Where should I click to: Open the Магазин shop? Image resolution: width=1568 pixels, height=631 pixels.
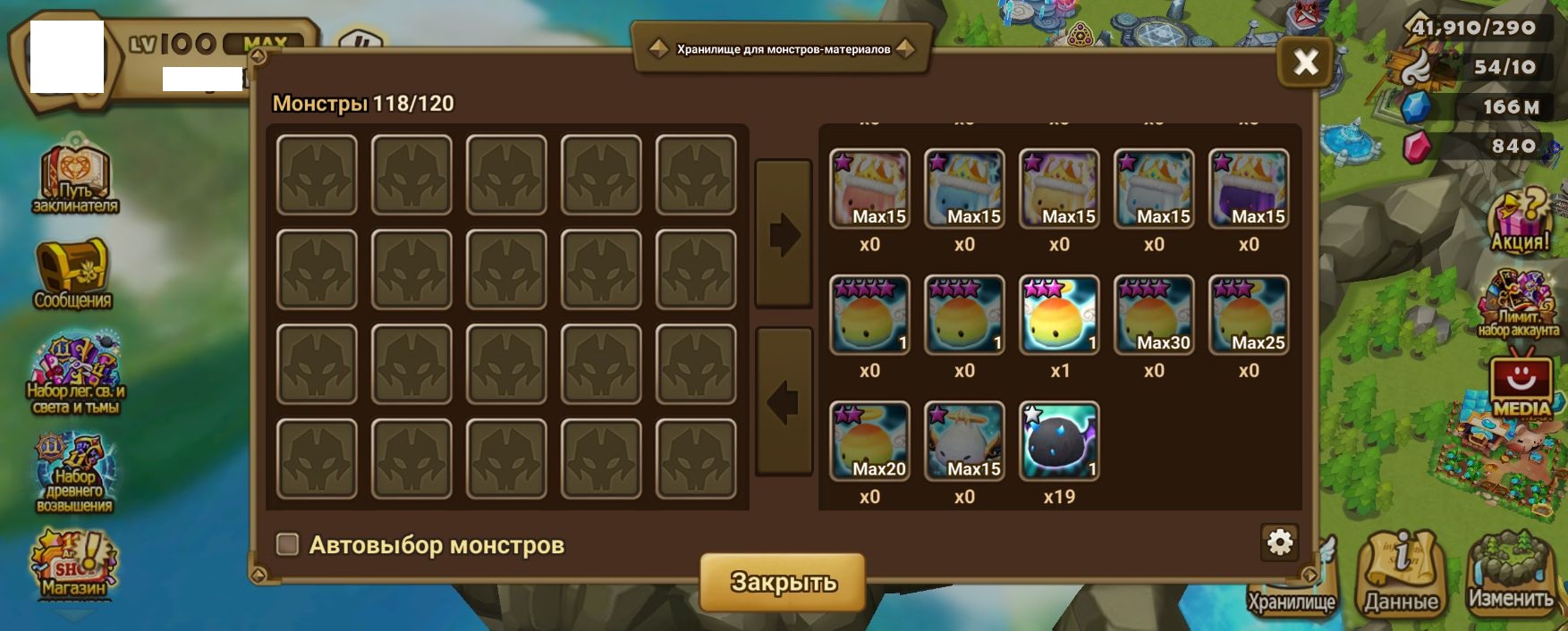[73, 563]
